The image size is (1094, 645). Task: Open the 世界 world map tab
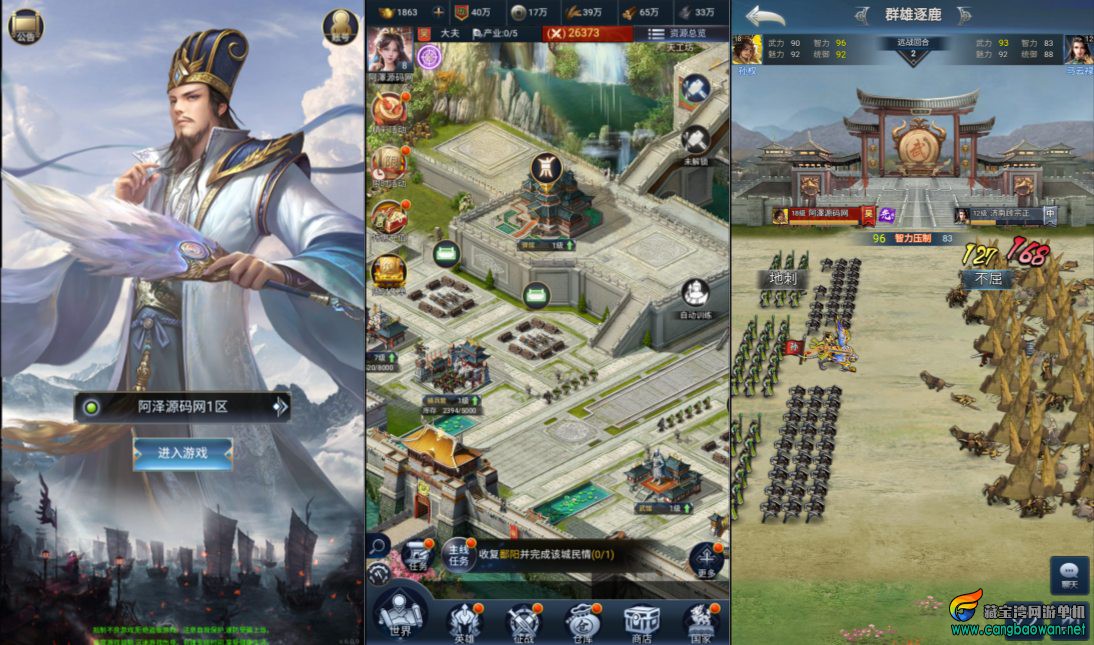pyautogui.click(x=399, y=620)
